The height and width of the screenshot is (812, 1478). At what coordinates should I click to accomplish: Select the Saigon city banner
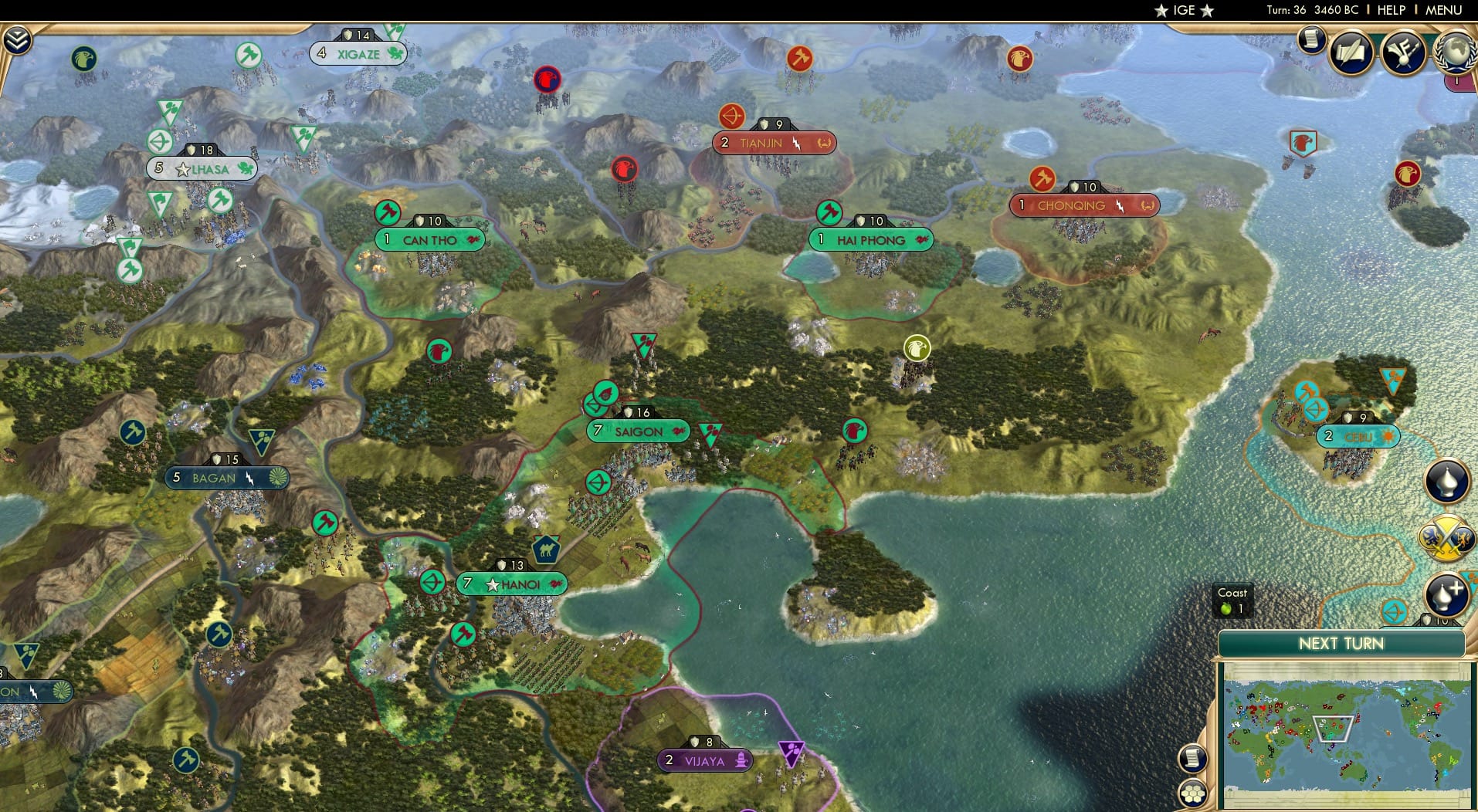(x=636, y=431)
